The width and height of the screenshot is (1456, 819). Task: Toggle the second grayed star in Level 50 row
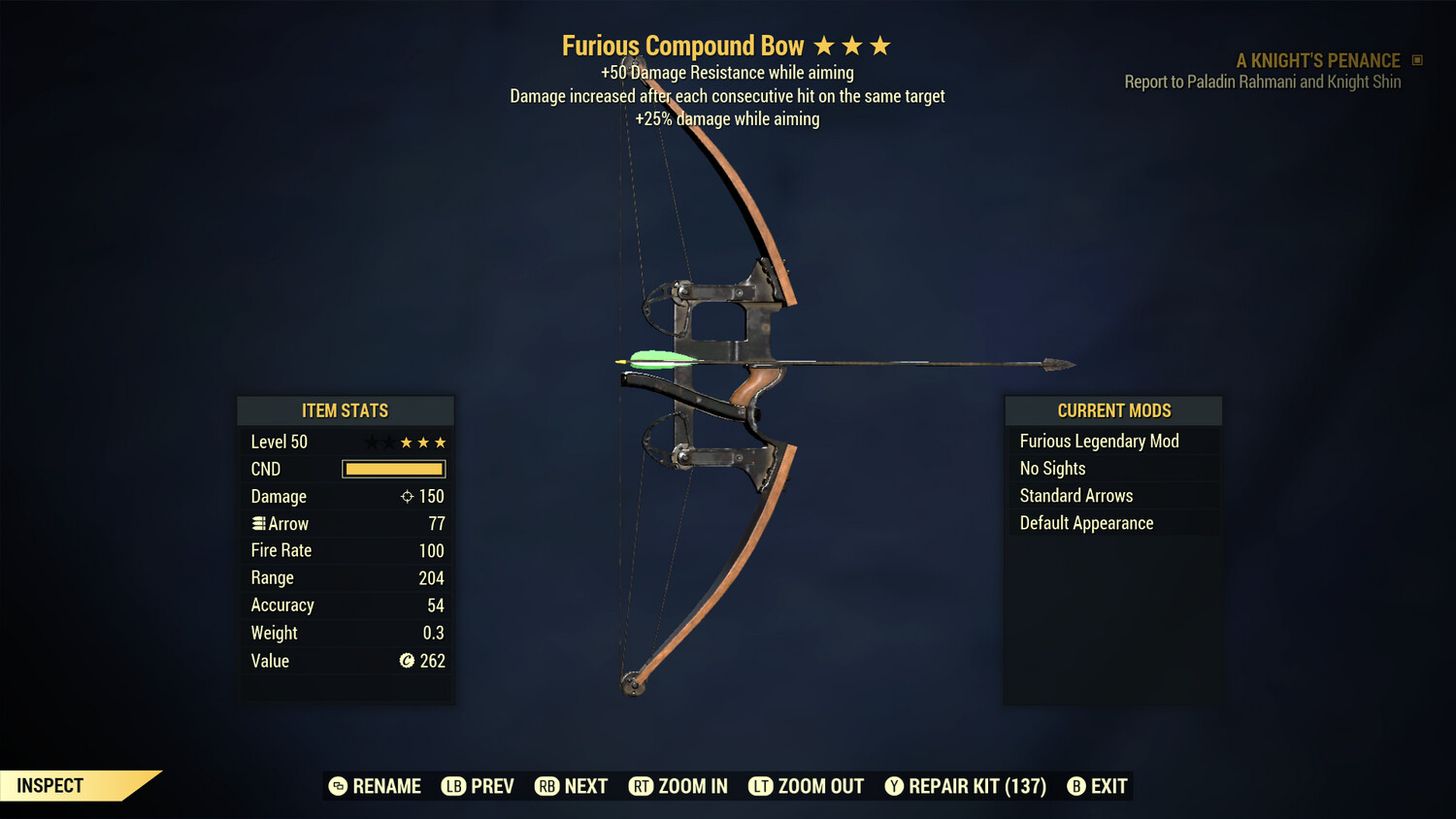[x=387, y=442]
